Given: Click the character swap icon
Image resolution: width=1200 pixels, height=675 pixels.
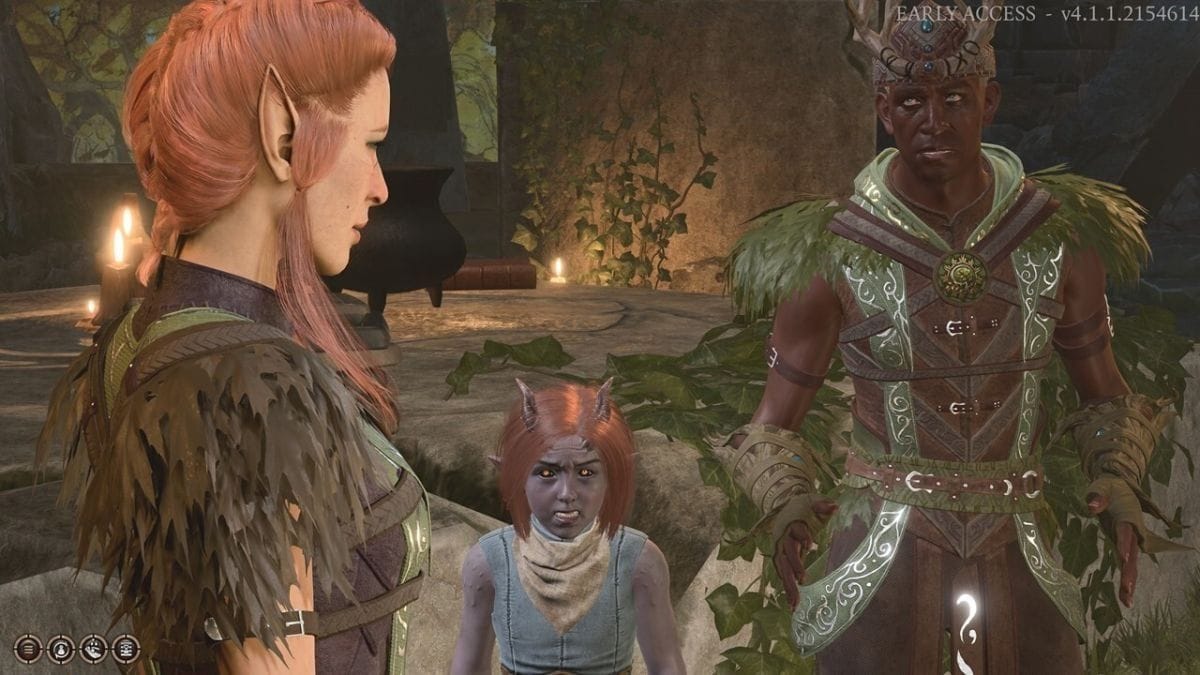Looking at the screenshot, I should [61, 649].
